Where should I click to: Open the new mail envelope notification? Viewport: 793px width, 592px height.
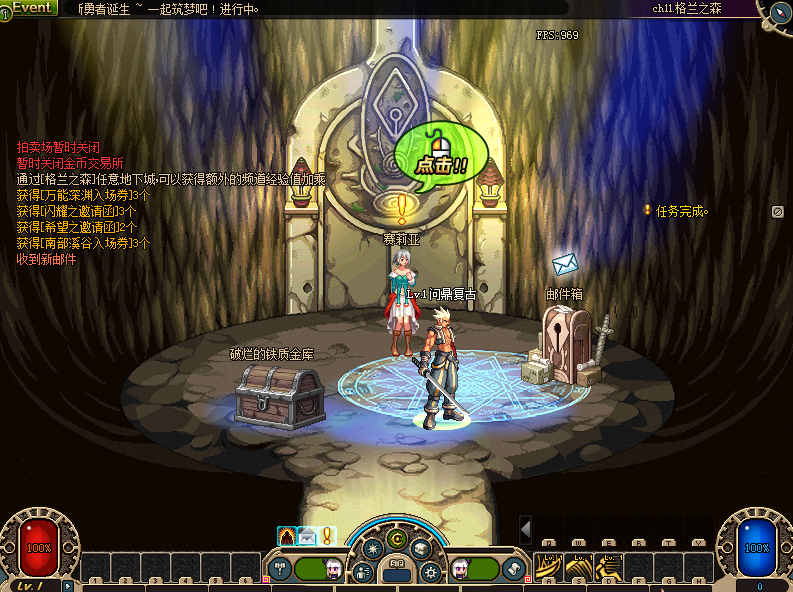307,536
